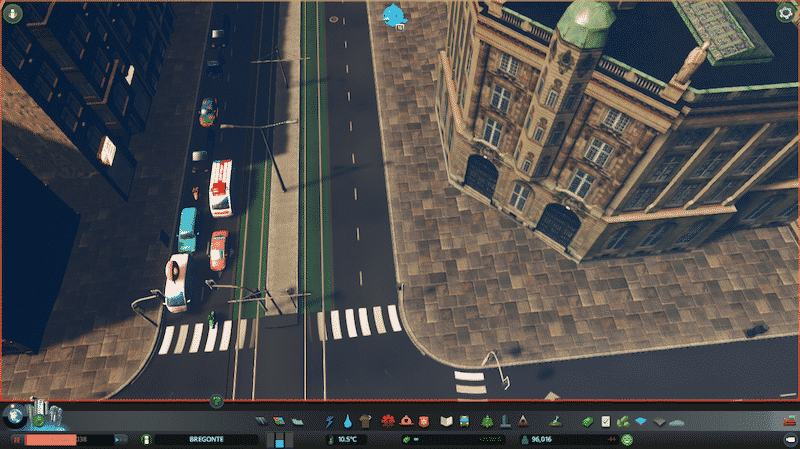Click the city name Bregonte
Screen dimensions: 800x449
click(205, 439)
